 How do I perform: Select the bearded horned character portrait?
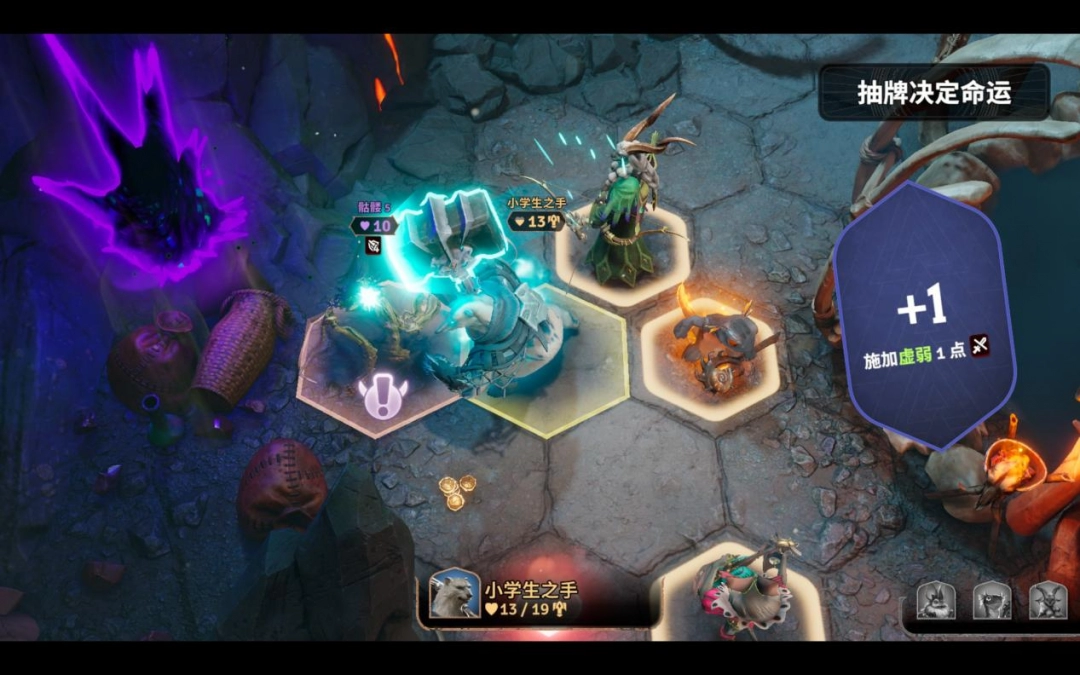[936, 600]
